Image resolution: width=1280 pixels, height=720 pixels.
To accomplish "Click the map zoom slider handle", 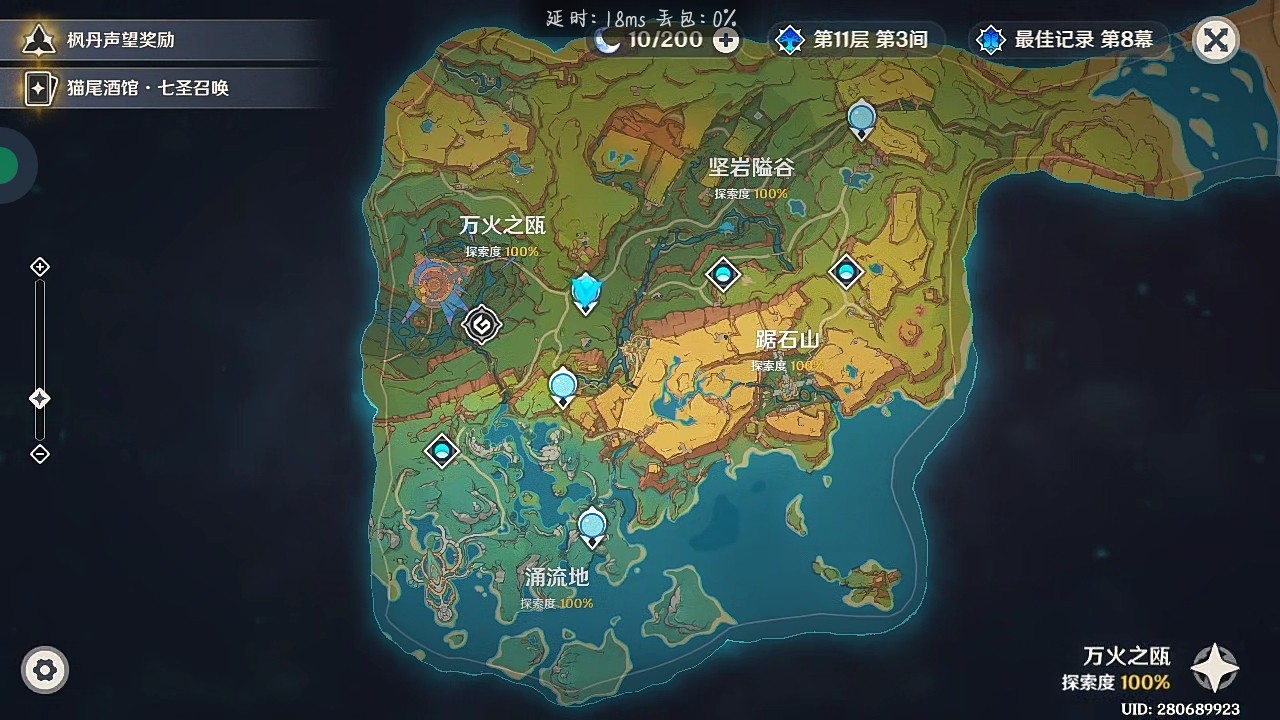I will [40, 399].
